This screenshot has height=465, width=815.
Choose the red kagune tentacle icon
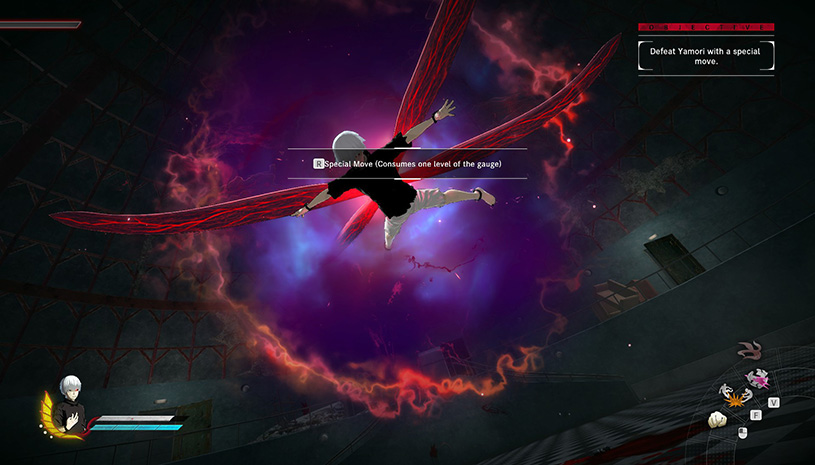pyautogui.click(x=747, y=350)
